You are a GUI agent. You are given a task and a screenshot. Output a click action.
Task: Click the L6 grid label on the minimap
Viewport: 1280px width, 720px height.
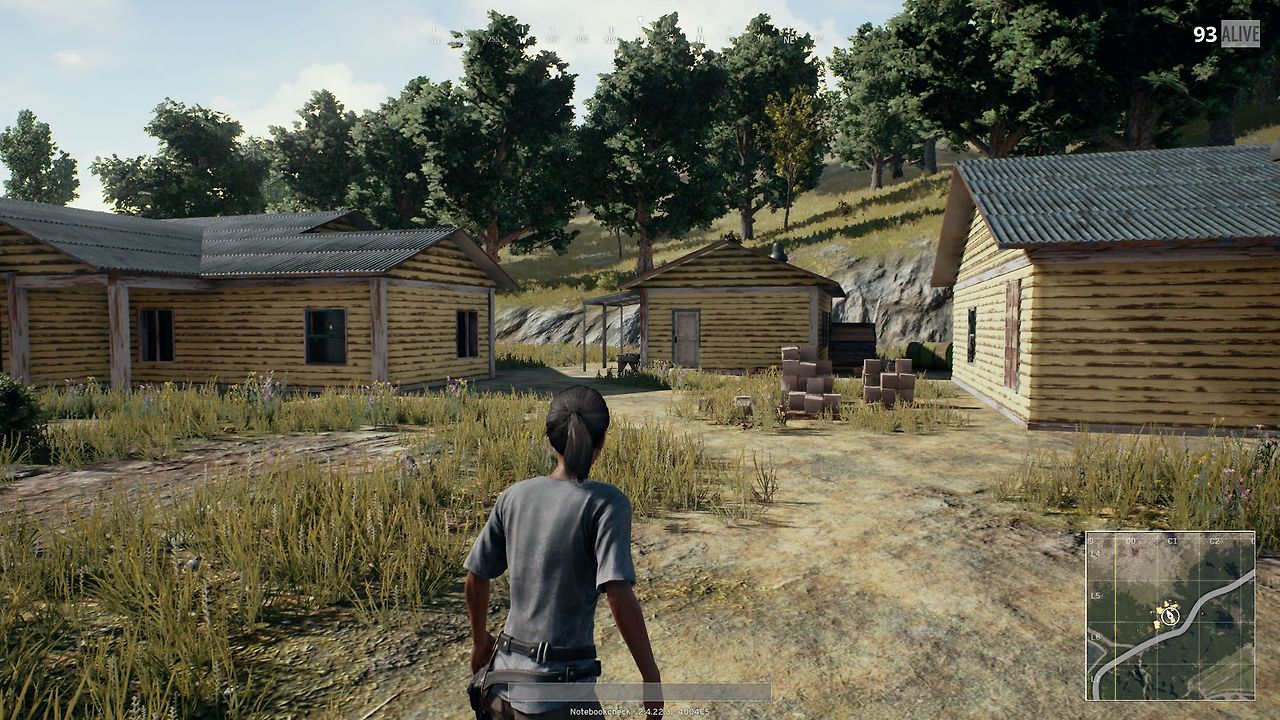1096,637
